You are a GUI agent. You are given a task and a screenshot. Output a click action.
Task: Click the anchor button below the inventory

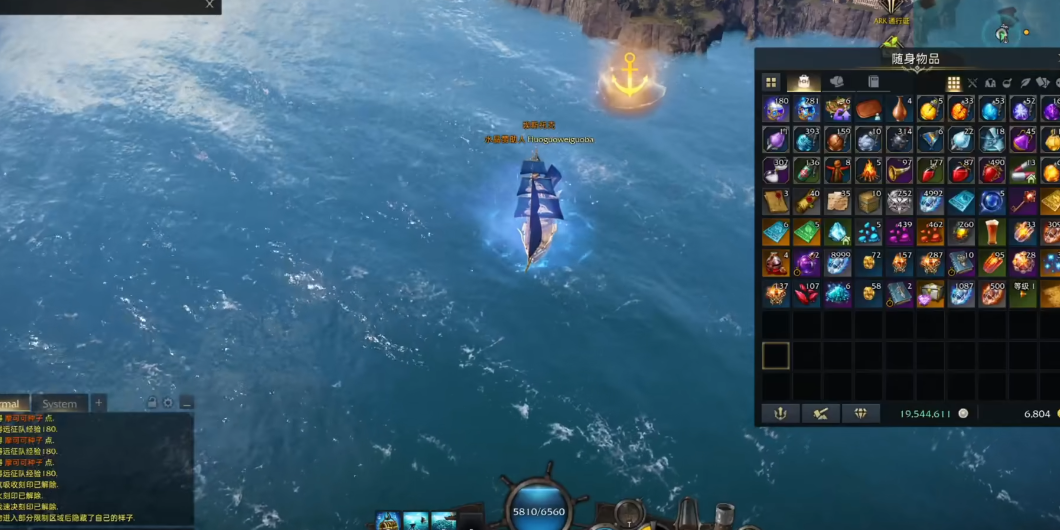781,413
